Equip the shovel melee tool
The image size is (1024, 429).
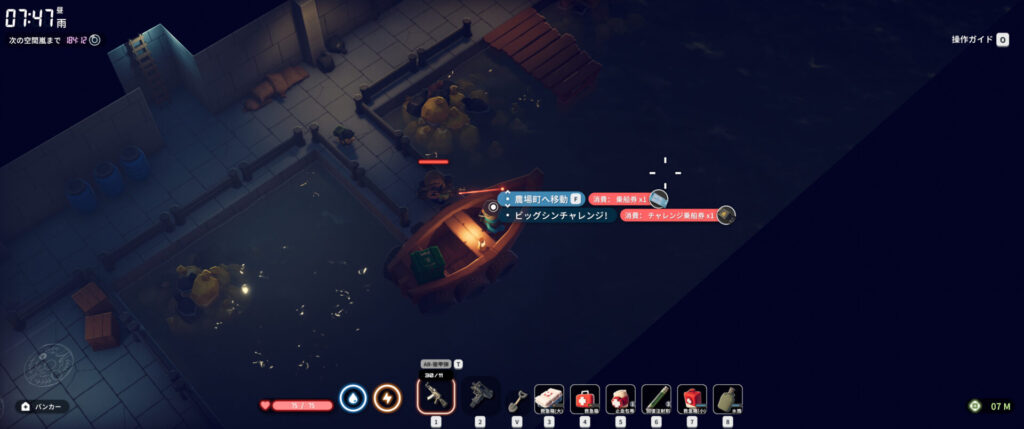(517, 399)
